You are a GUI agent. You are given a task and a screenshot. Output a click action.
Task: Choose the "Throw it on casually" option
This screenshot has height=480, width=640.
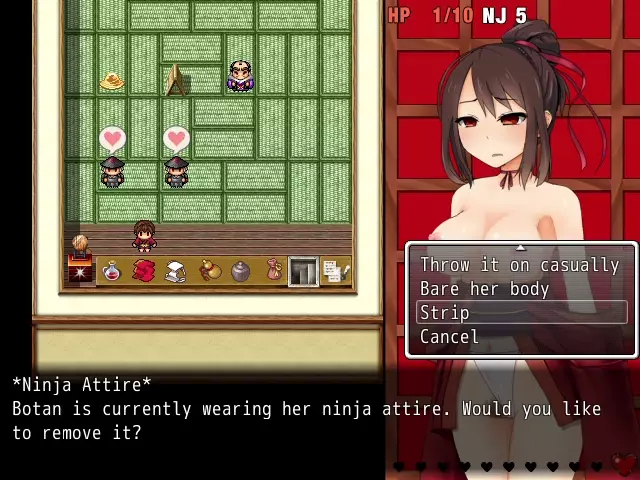click(x=519, y=265)
